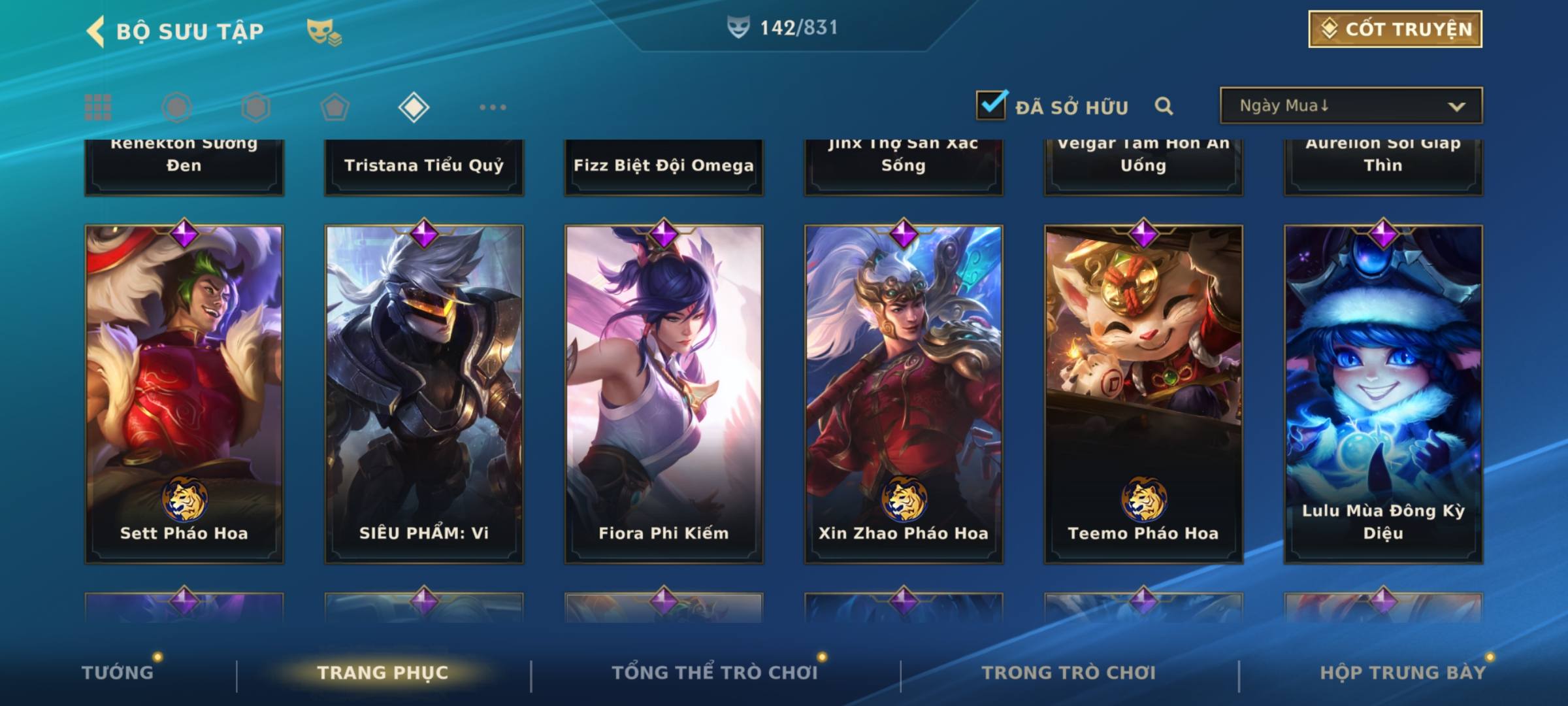Select the Sett Pháo Hoa skin card
Viewport: 1568px width, 706px height.
pos(184,394)
